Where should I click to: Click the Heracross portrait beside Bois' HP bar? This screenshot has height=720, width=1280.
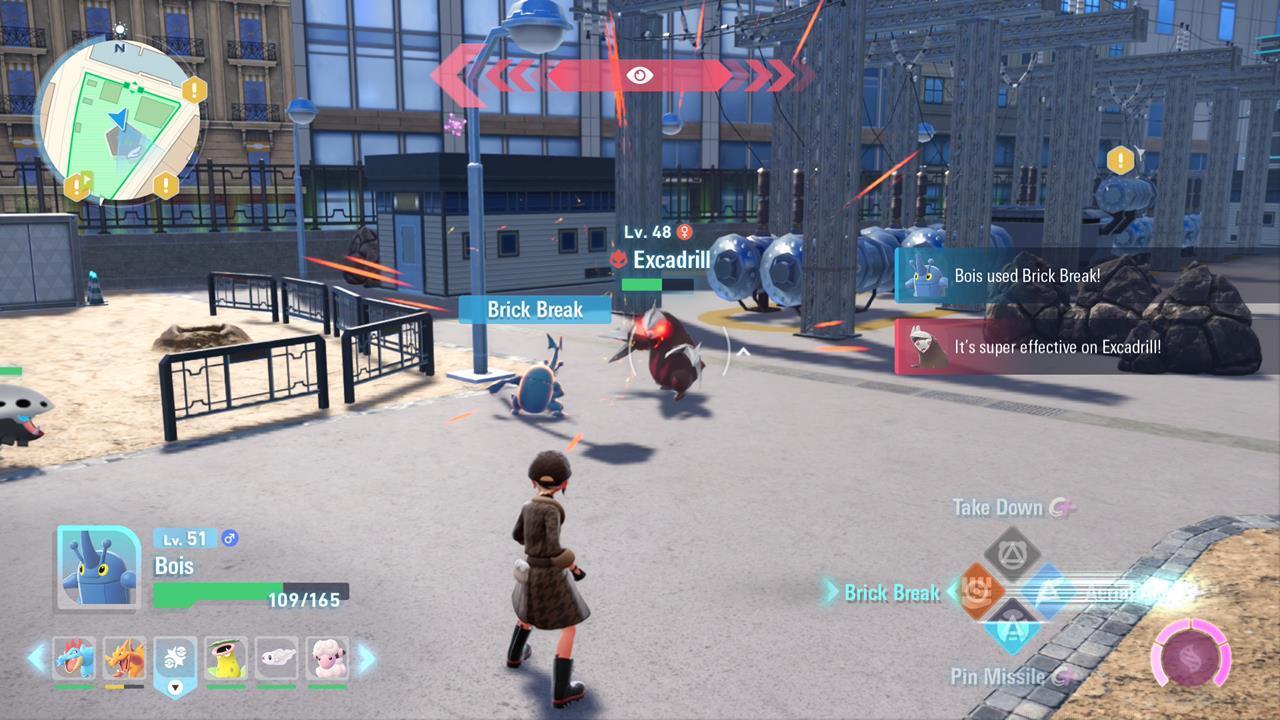coord(99,567)
